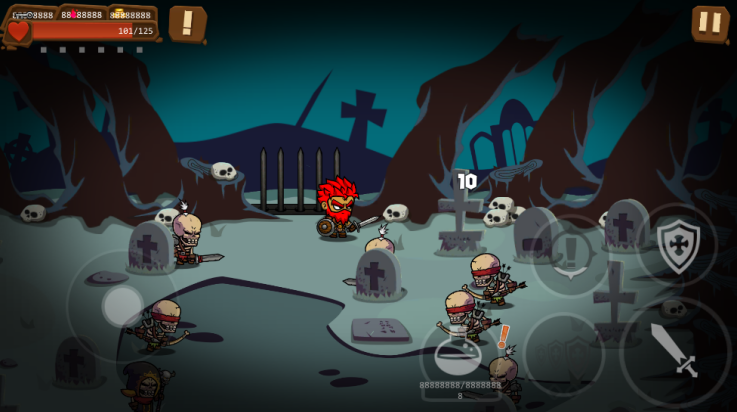Tap the virtual joystick knob
This screenshot has height=412, width=737.
click(x=122, y=305)
